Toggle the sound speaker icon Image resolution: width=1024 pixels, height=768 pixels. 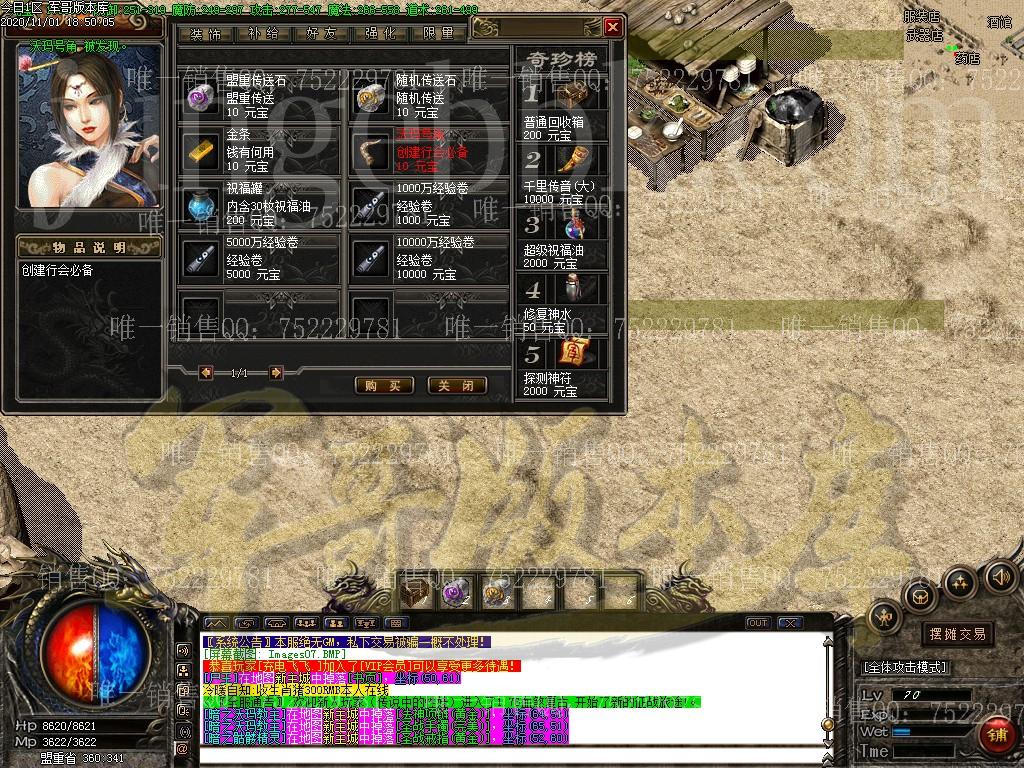tap(1000, 577)
